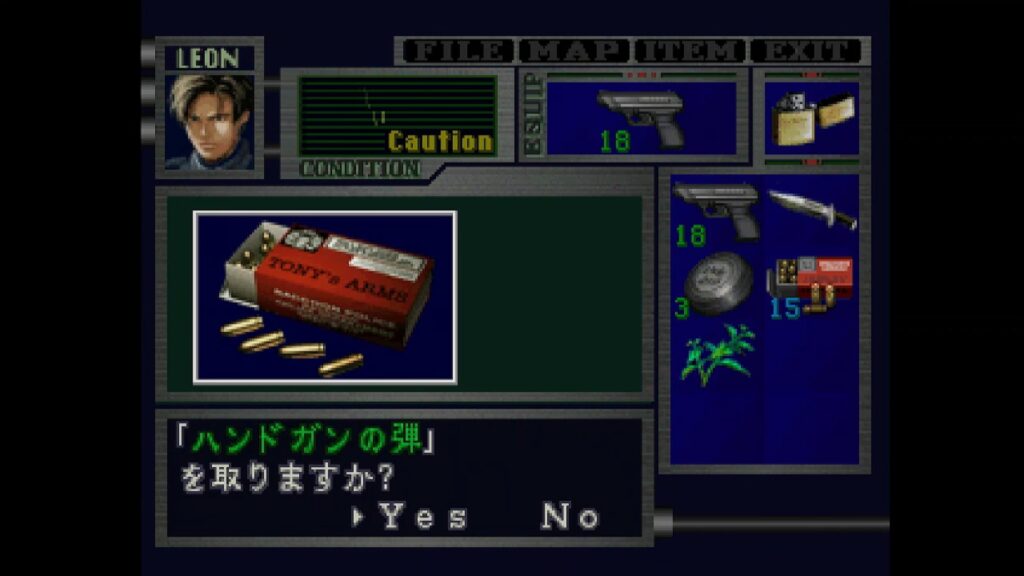This screenshot has width=1024, height=576.
Task: Click the handgun bullets box preview image
Action: coord(325,297)
